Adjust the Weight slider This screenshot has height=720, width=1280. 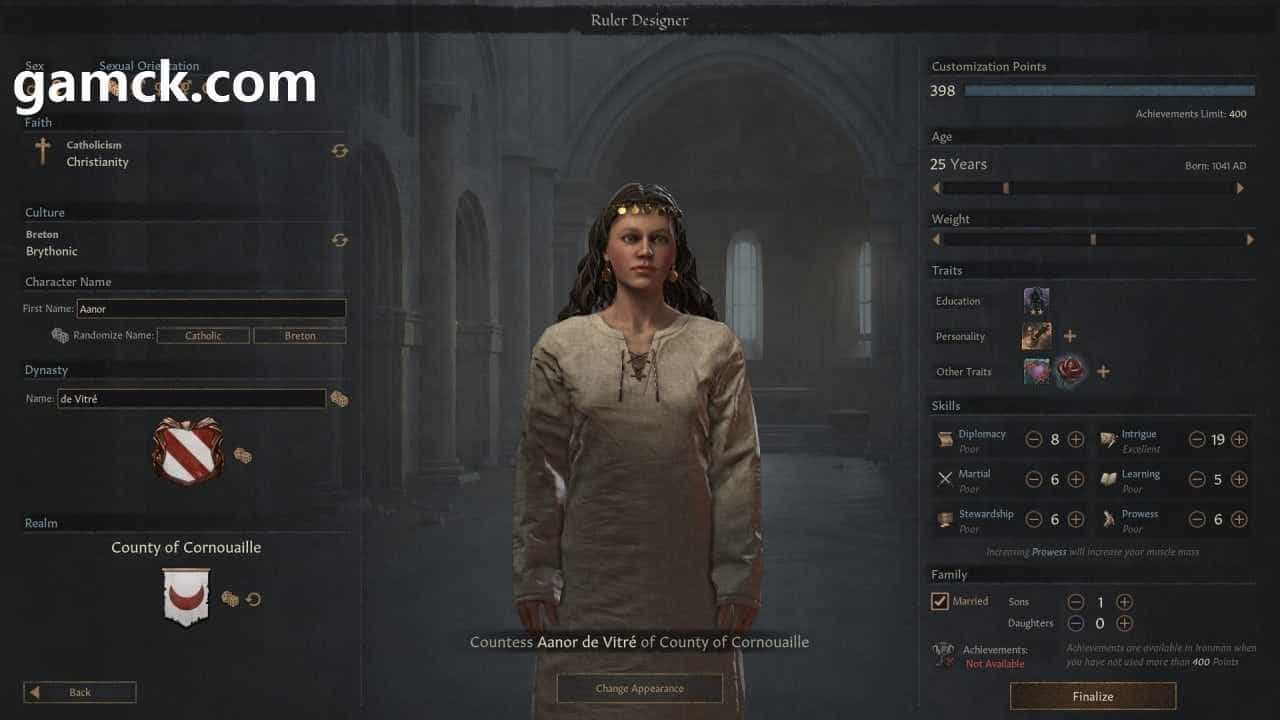pos(1093,240)
